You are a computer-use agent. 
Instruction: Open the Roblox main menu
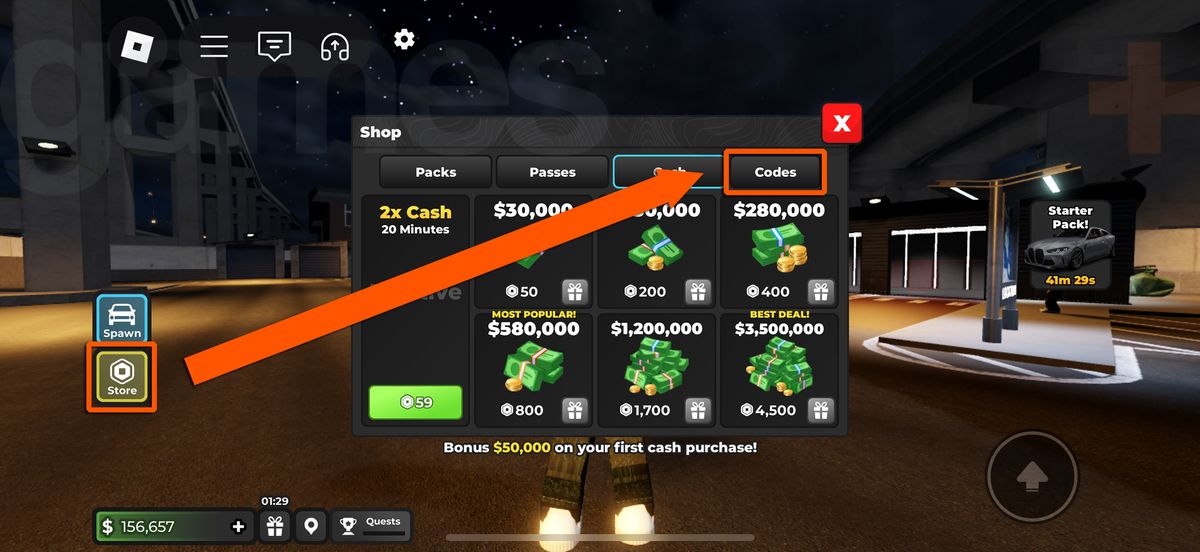tap(136, 46)
